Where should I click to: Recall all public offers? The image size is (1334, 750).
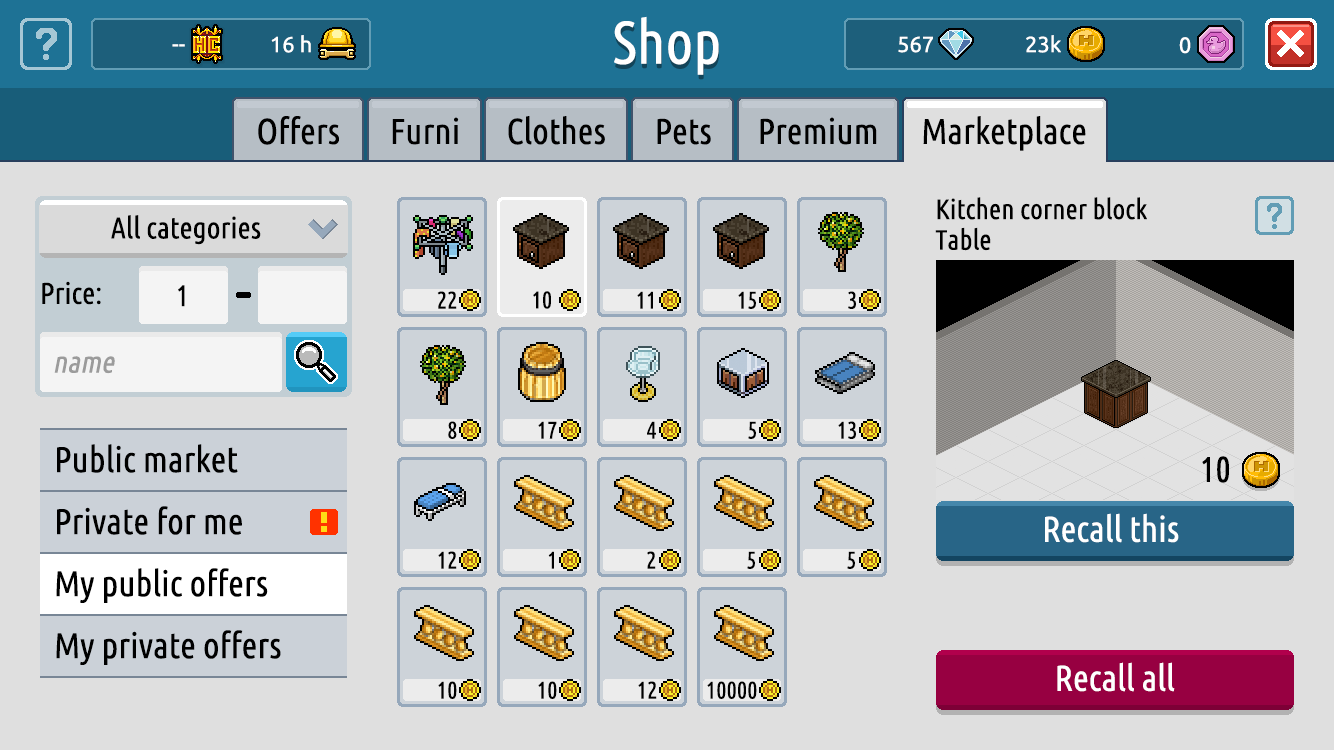tap(1114, 680)
